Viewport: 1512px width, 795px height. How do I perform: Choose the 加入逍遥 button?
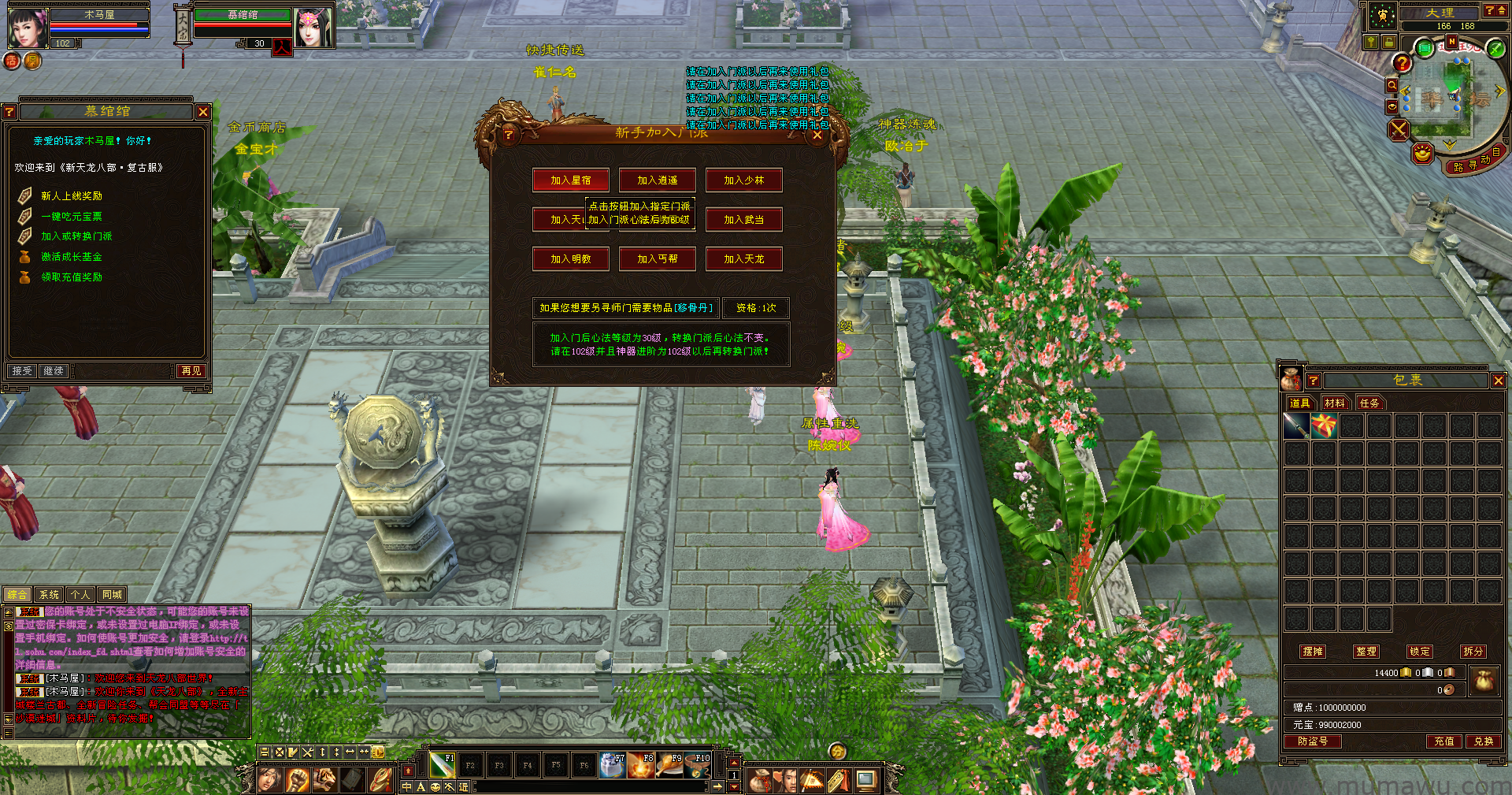click(x=657, y=180)
